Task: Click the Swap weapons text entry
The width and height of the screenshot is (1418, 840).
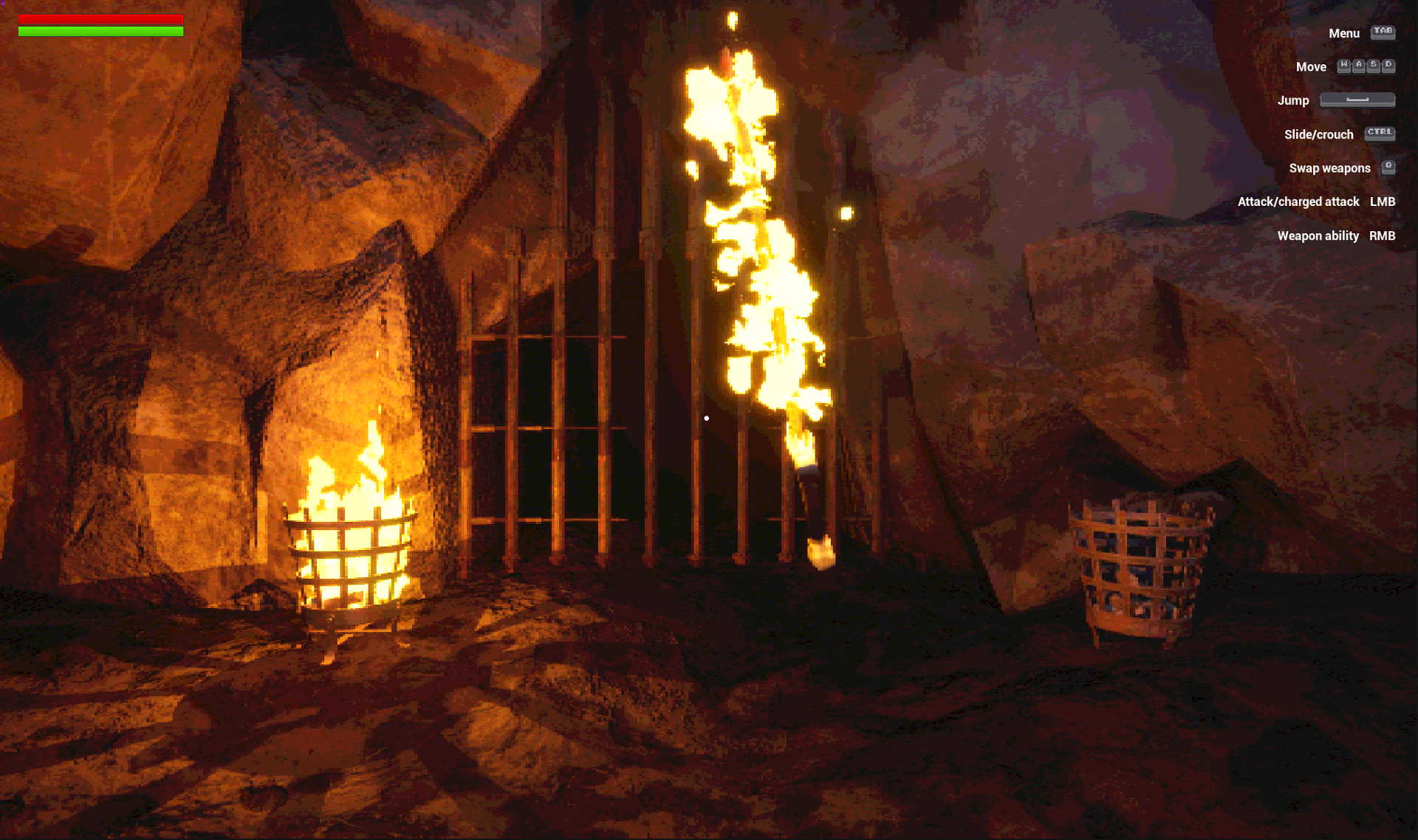Action: [x=1329, y=168]
